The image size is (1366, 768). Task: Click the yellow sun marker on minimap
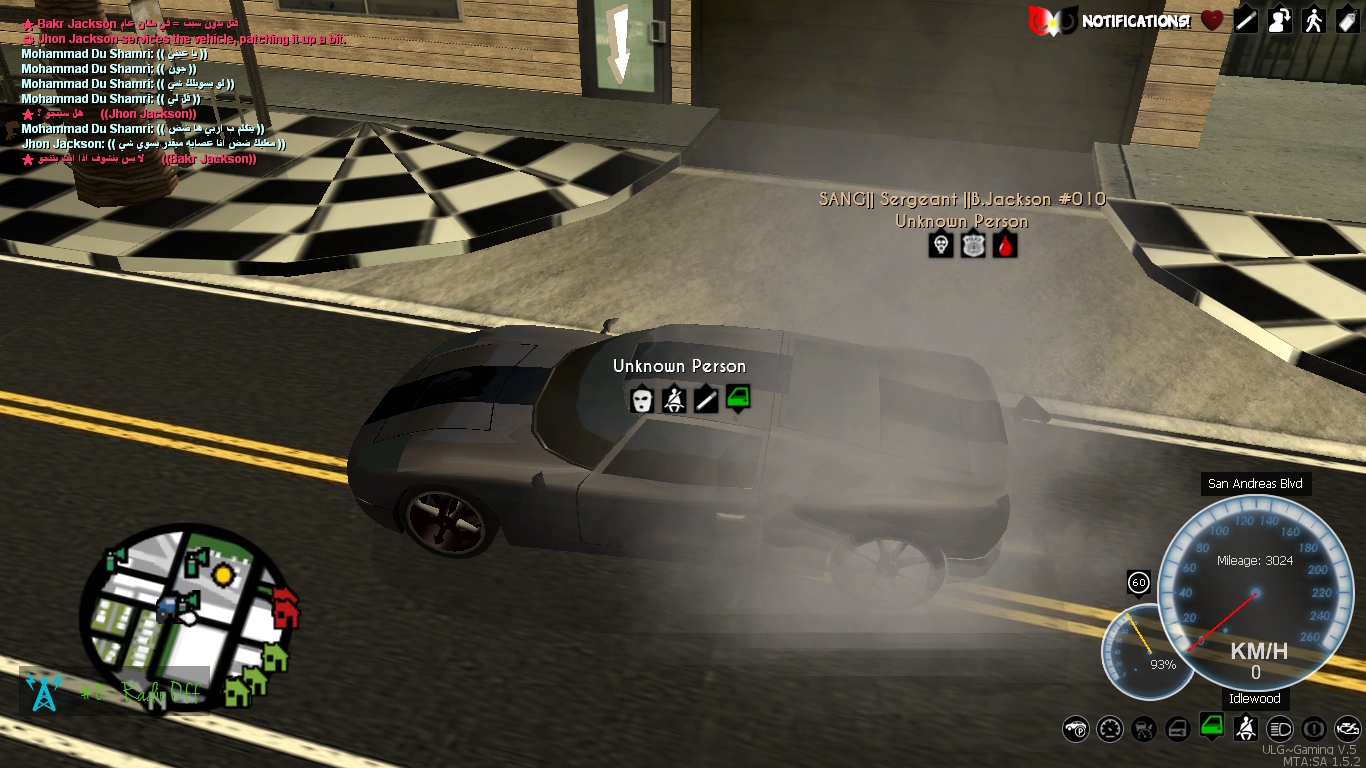tap(222, 574)
